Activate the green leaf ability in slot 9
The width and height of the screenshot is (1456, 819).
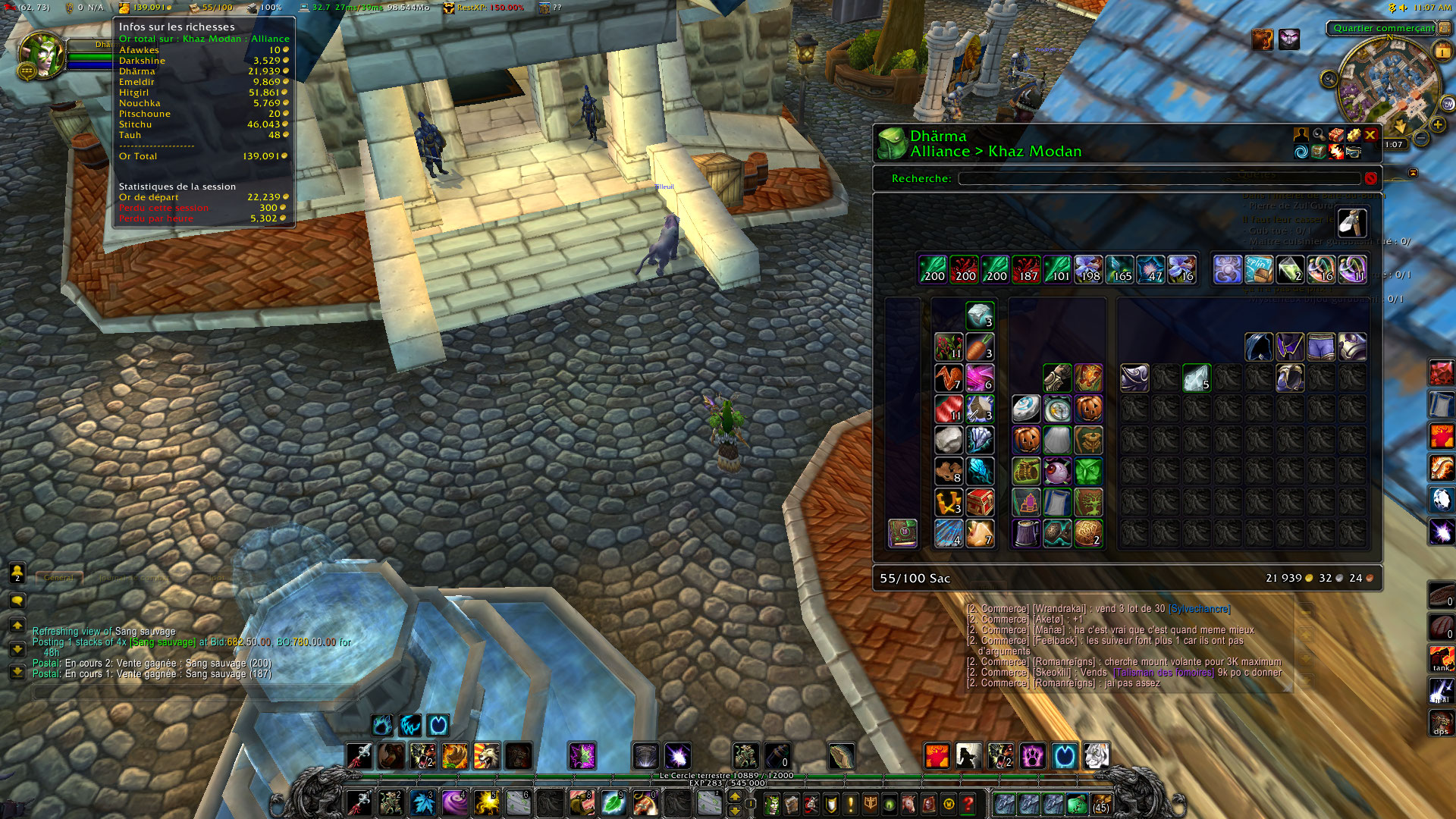613,802
